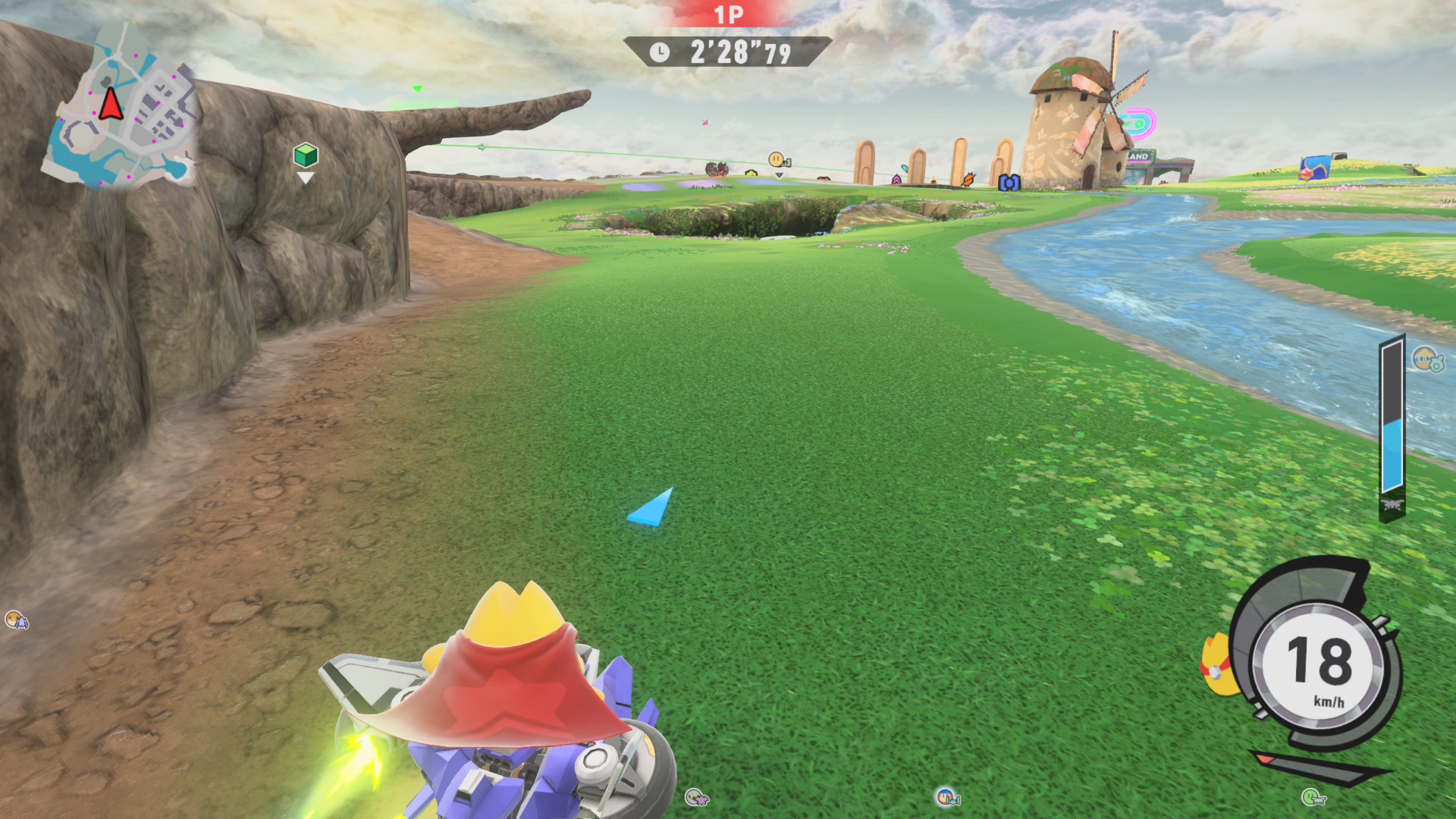Click the green rider indicator below the speedometer

tap(1313, 796)
